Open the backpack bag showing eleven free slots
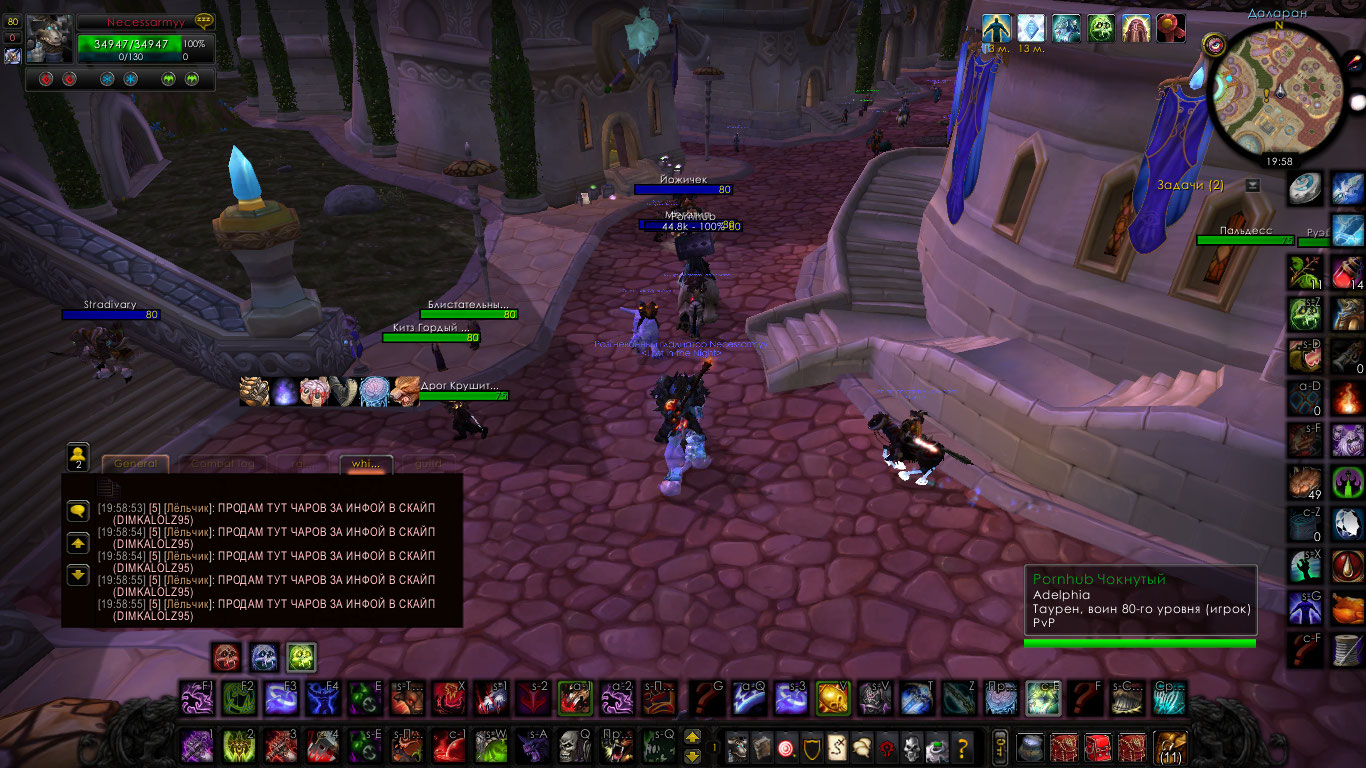This screenshot has height=768, width=1366. 1168,747
